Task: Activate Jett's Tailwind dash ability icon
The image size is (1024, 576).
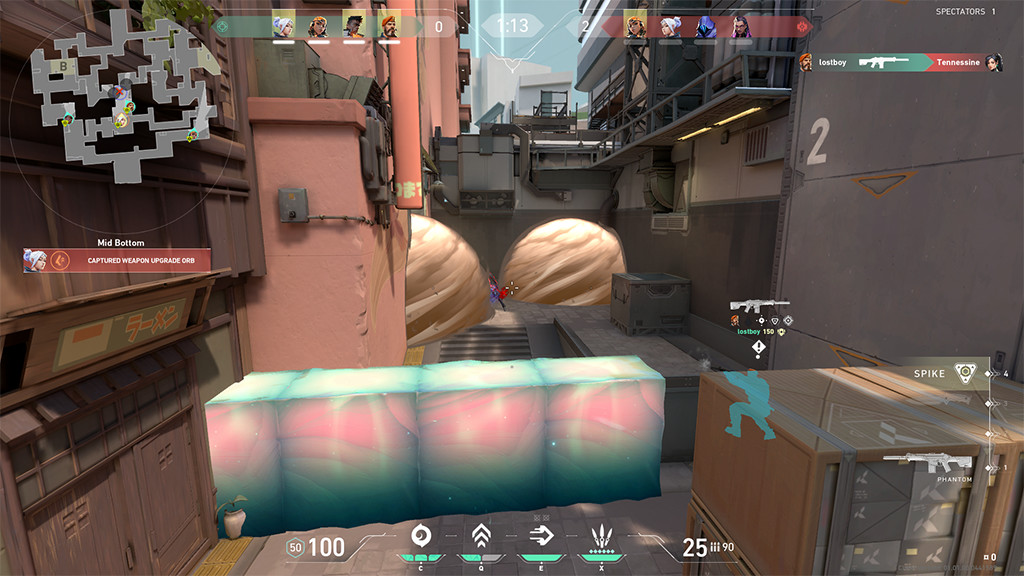Action: 541,536
